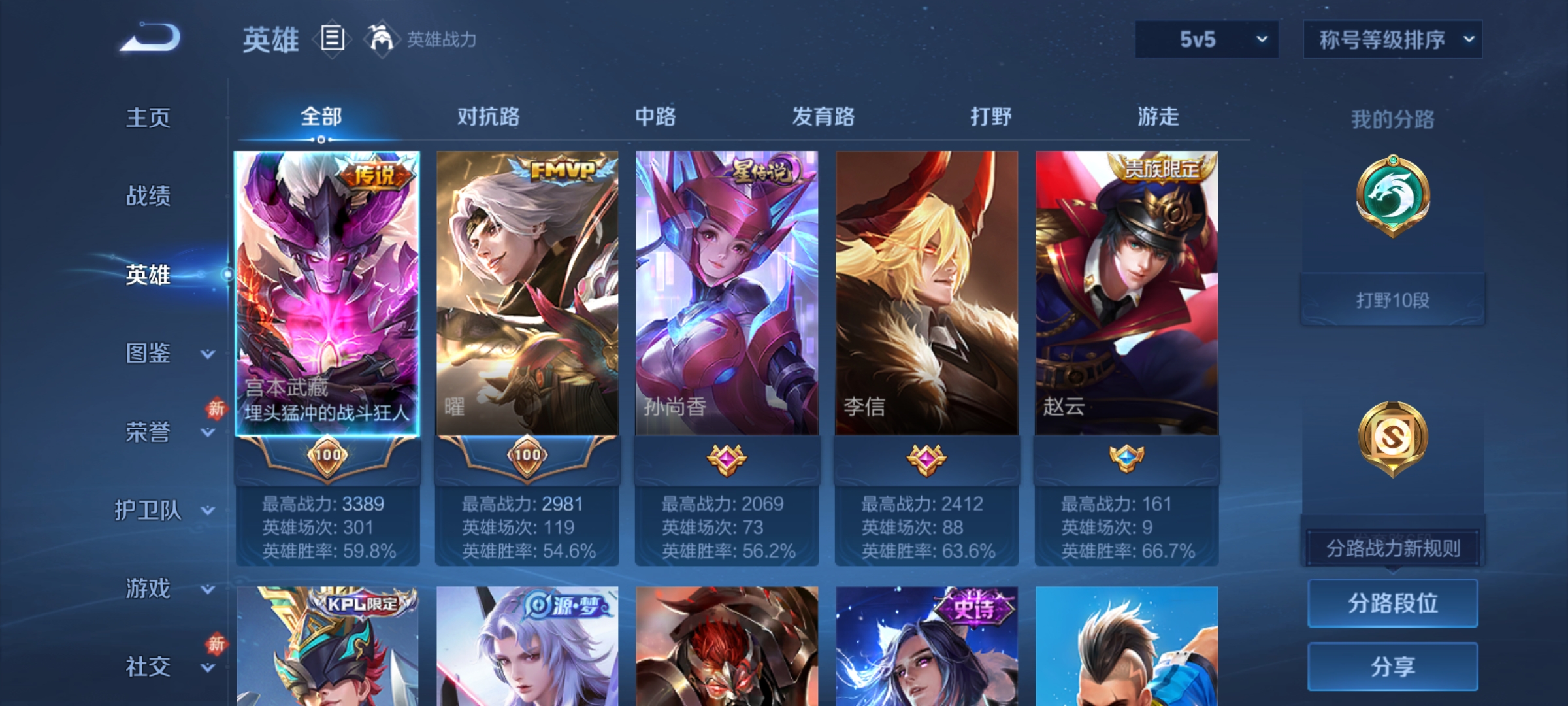1568x706 pixels.
Task: Click the 分享 share button
Action: [1392, 666]
